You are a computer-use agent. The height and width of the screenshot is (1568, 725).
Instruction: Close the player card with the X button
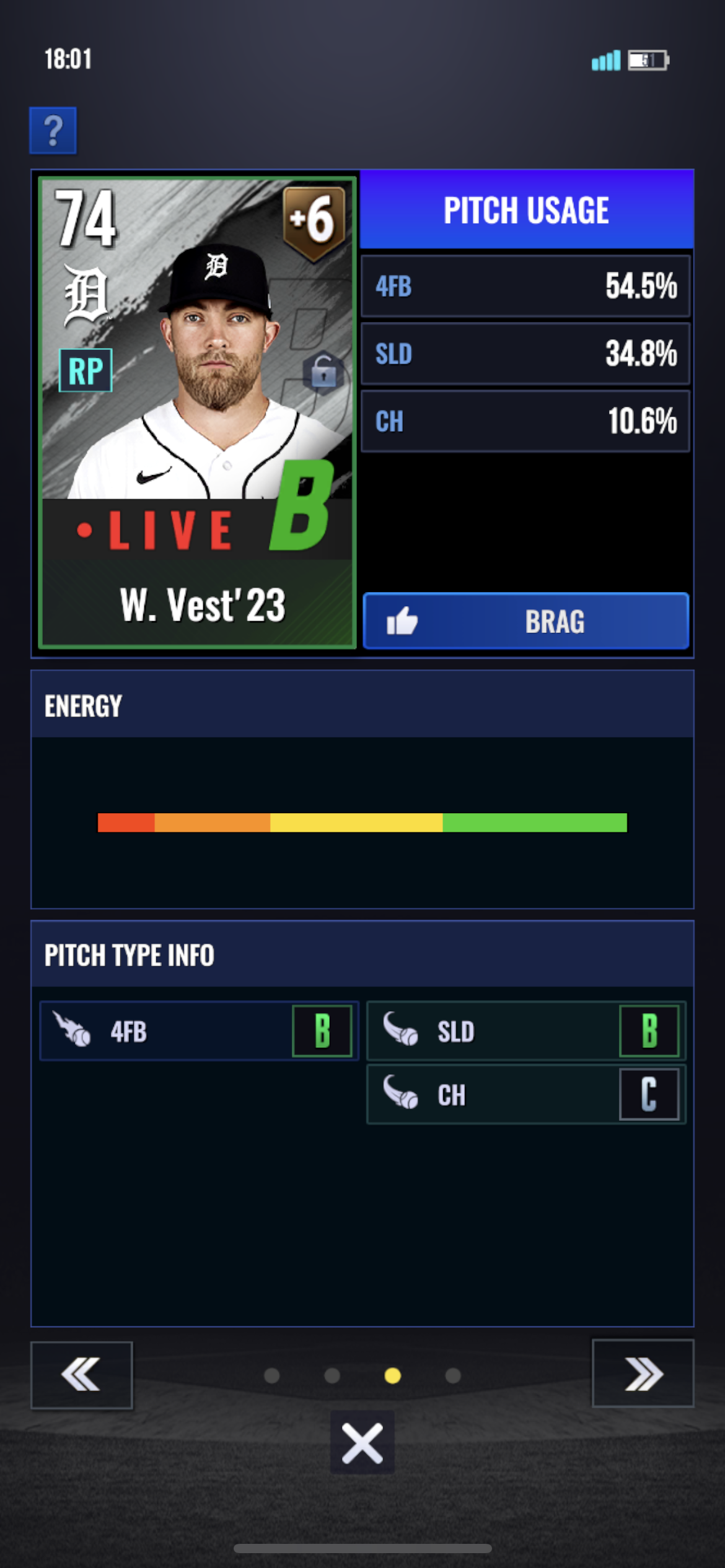(x=362, y=1442)
